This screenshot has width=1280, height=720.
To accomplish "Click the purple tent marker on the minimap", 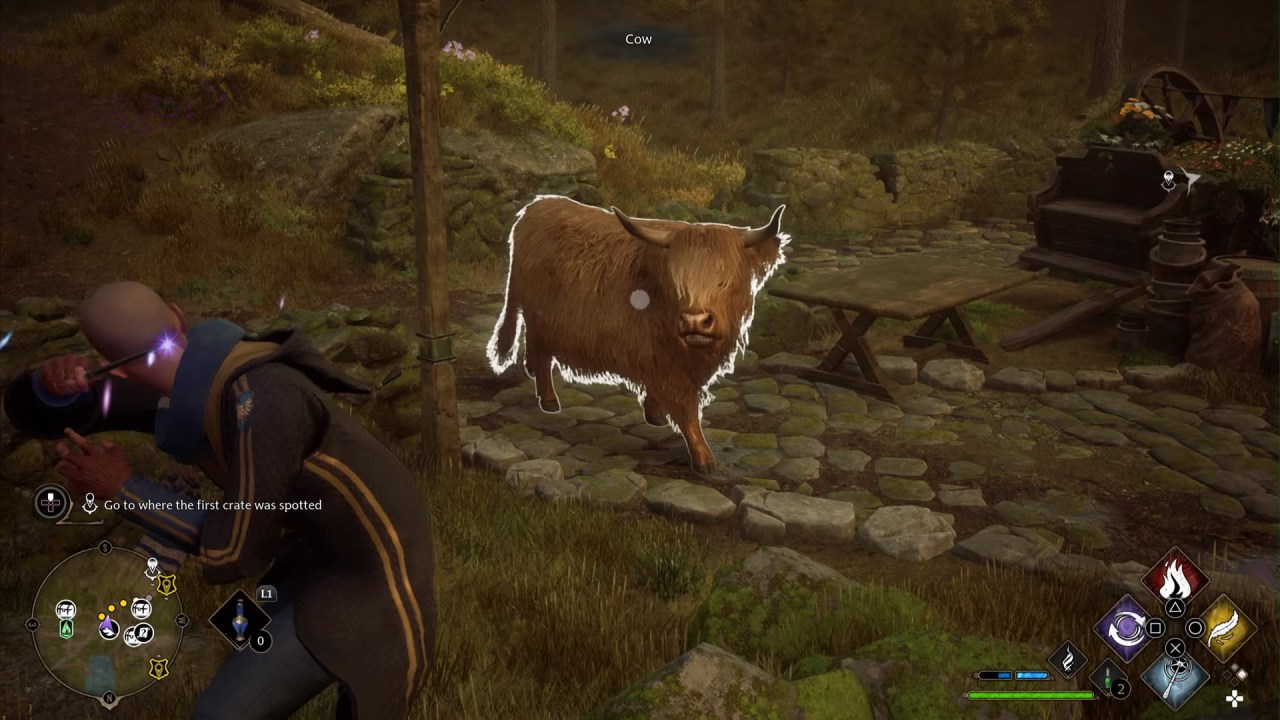I will click(107, 628).
